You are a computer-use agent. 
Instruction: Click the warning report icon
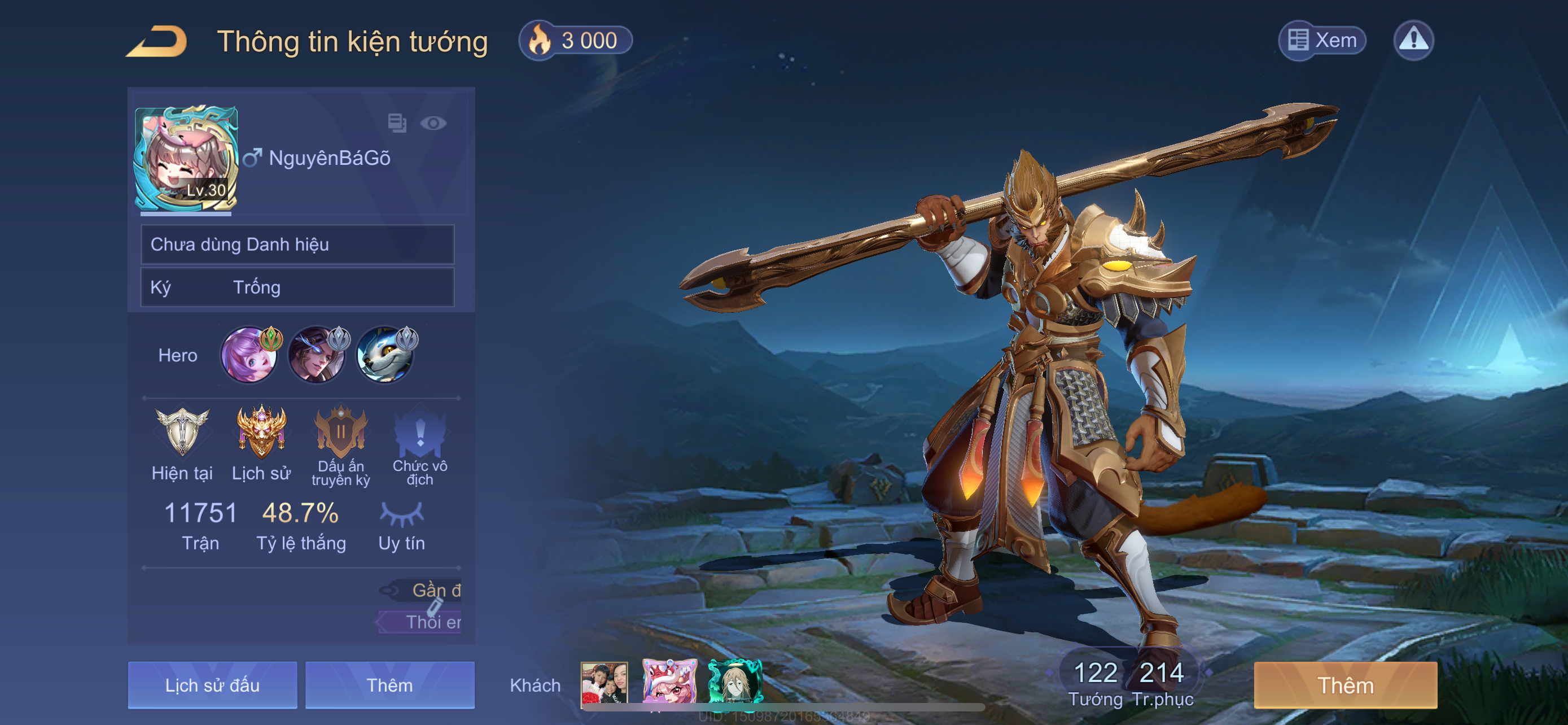[1413, 41]
